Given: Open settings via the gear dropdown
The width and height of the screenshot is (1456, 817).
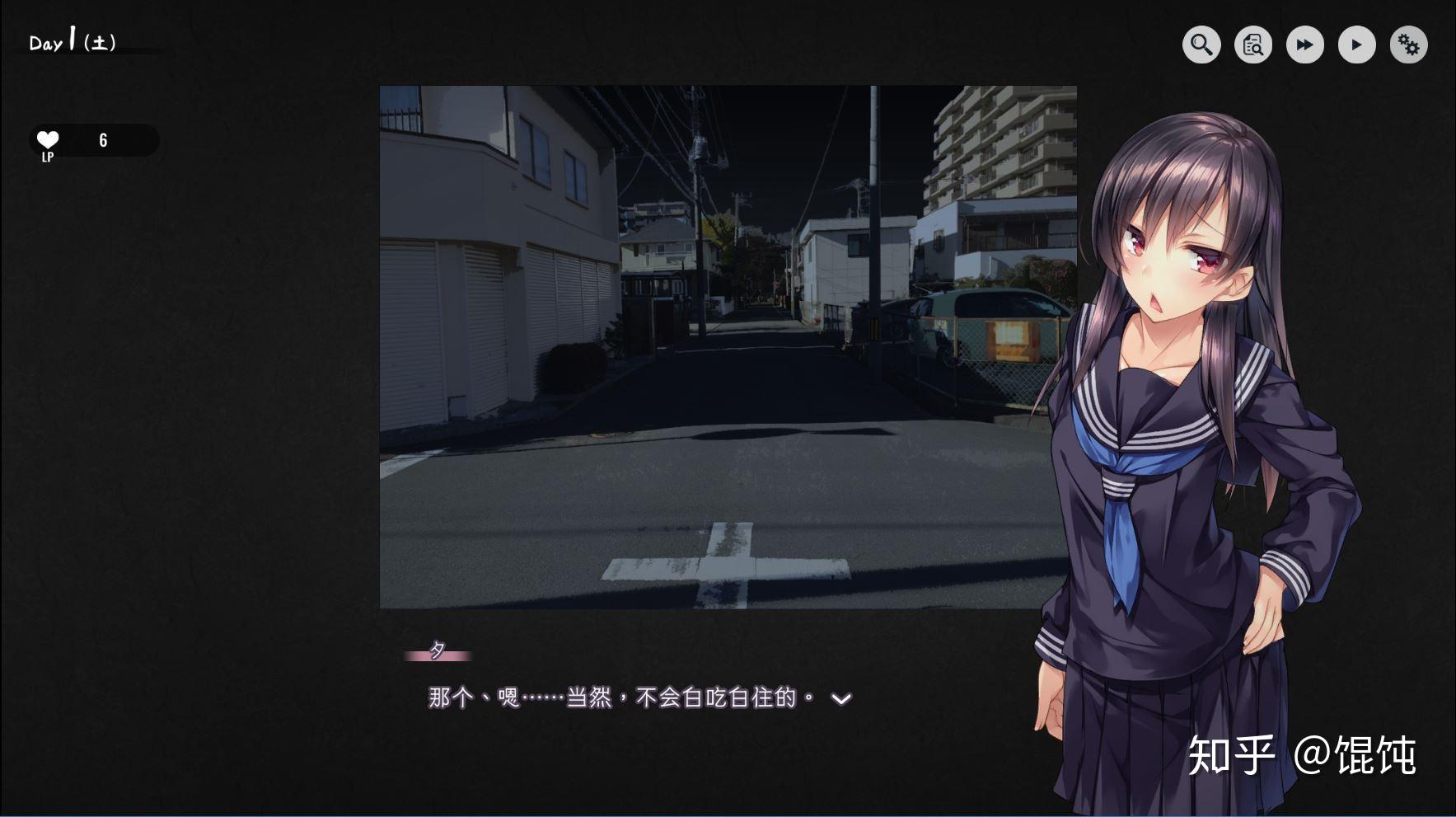Looking at the screenshot, I should coord(1409,45).
